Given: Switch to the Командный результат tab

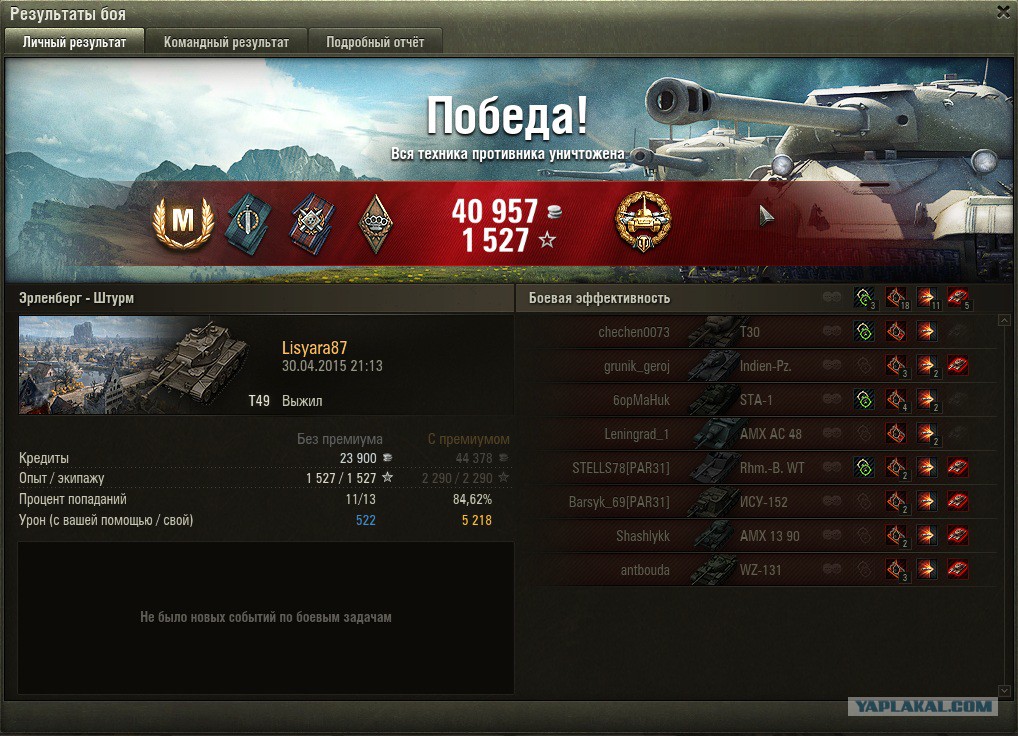Looking at the screenshot, I should (226, 42).
